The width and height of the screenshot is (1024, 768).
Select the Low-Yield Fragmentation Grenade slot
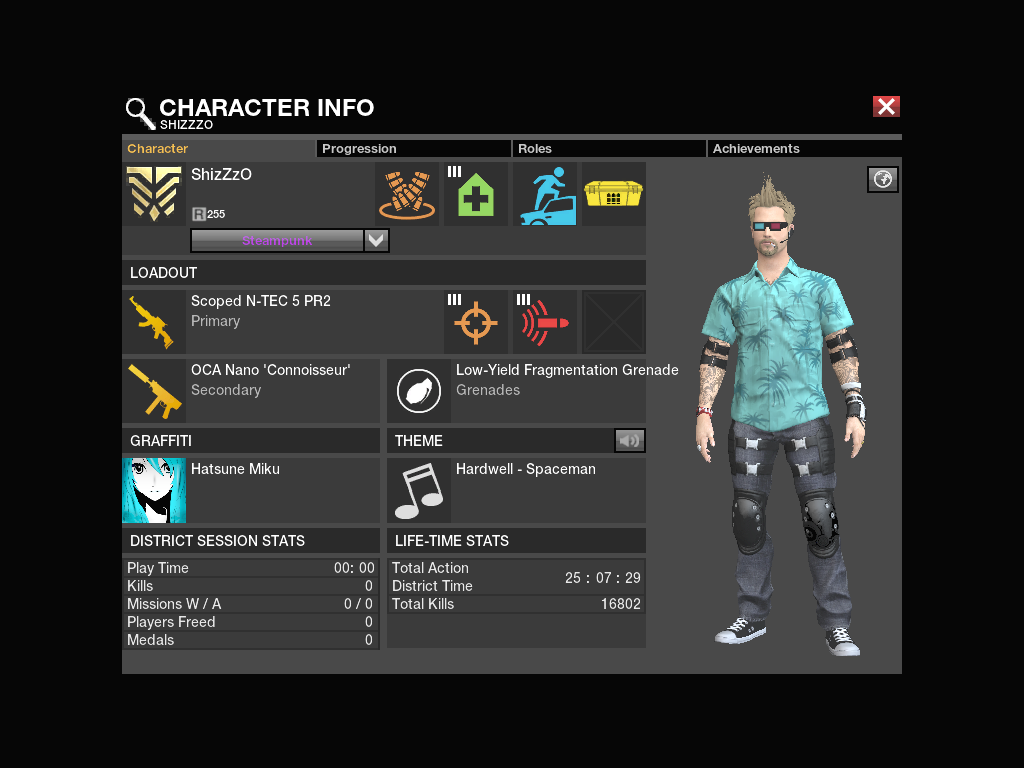[419, 391]
